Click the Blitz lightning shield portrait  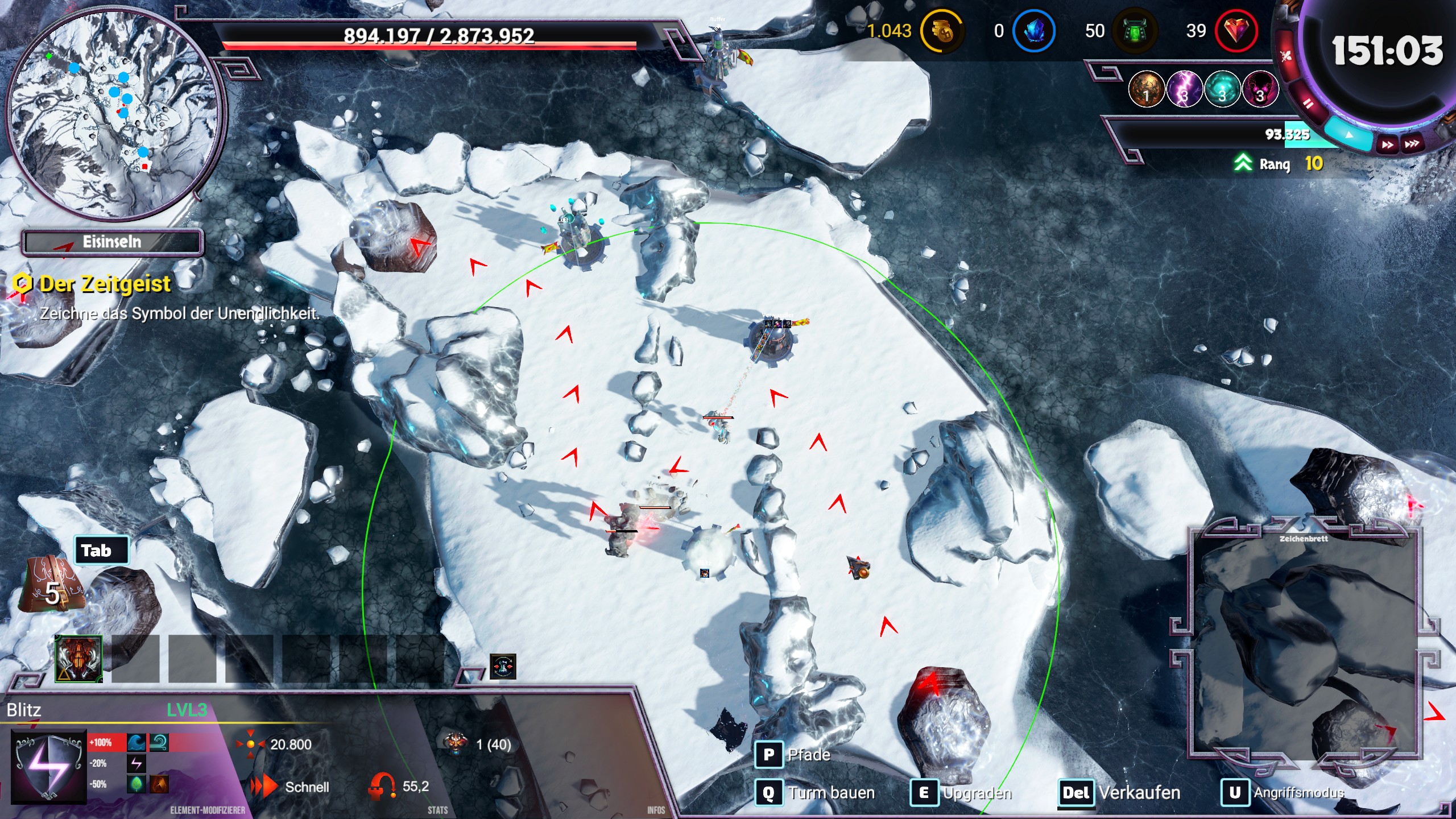49,766
